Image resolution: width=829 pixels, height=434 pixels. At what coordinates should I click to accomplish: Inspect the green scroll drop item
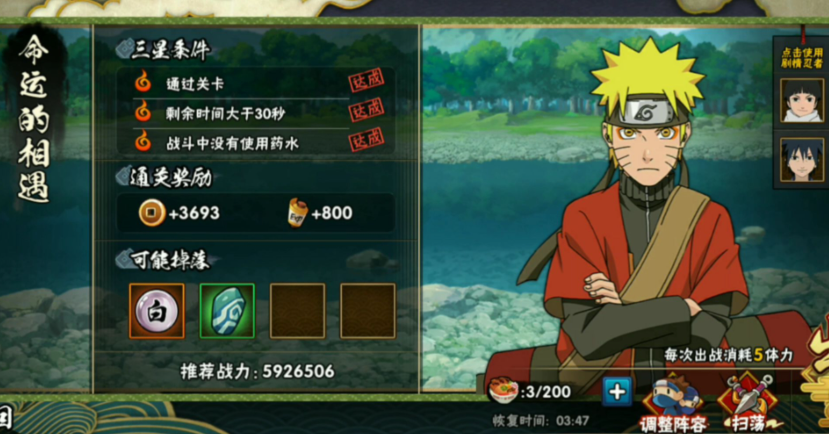(x=227, y=311)
